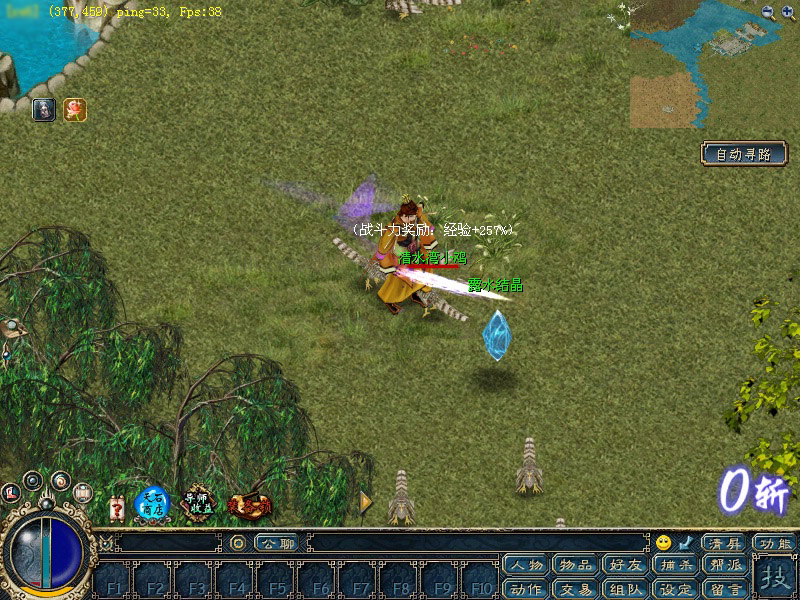The image size is (800, 600).
Task: Switch the 公聊 chat channel
Action: [x=275, y=543]
